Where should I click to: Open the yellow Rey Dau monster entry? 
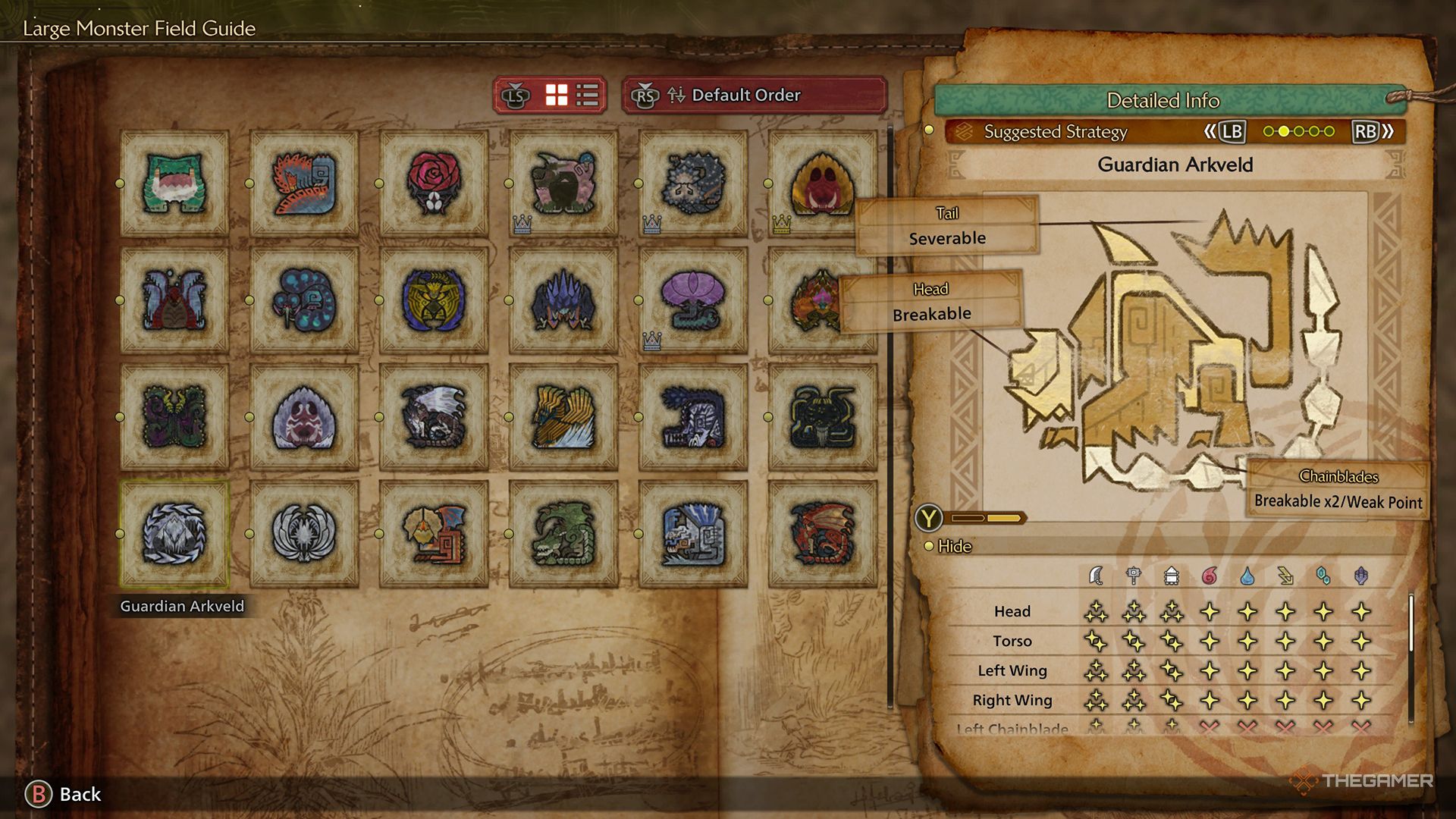[x=434, y=300]
